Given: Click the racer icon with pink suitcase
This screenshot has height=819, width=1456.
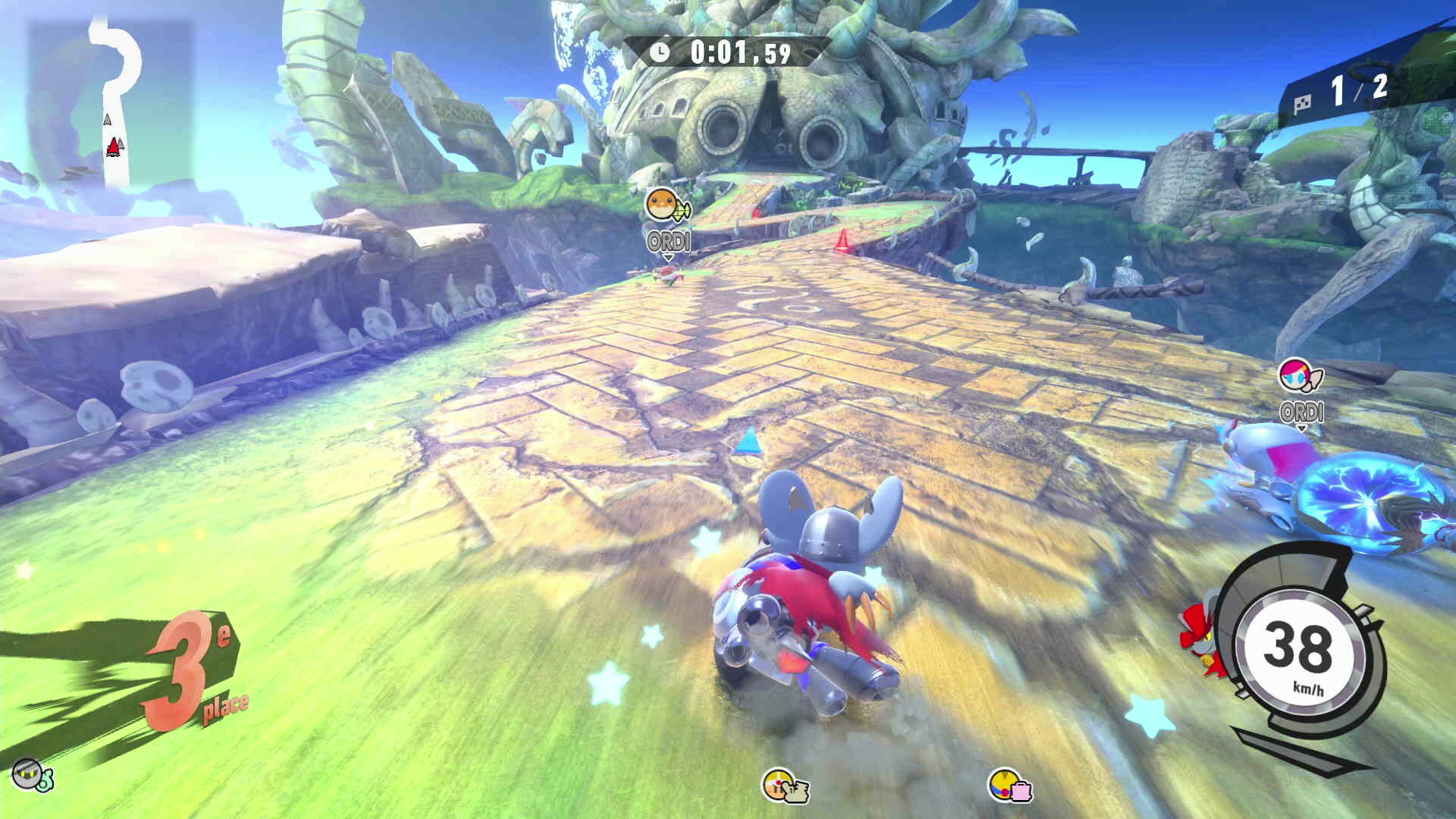Looking at the screenshot, I should tap(1010, 786).
